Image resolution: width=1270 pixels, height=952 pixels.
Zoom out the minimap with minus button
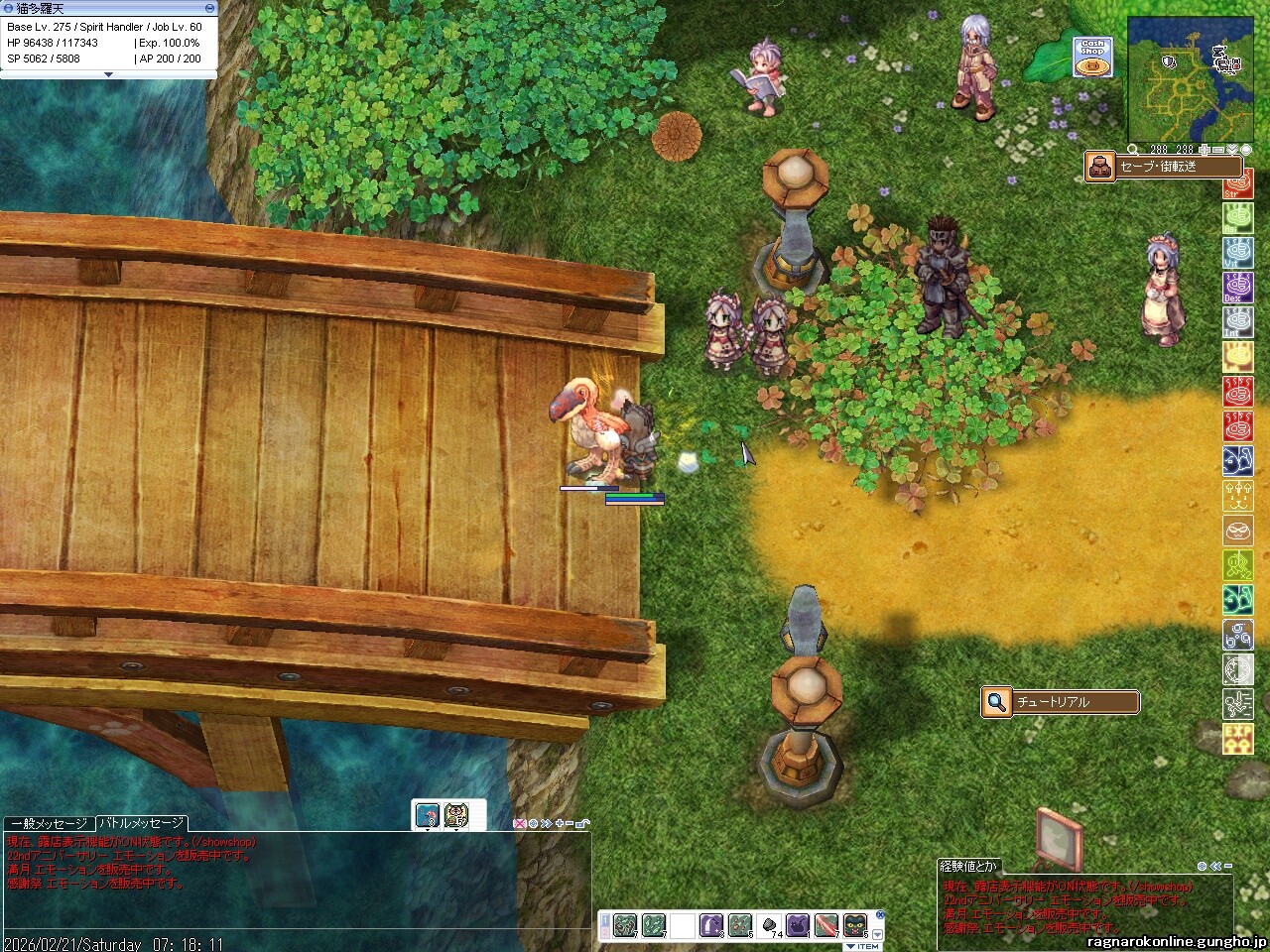[1218, 150]
